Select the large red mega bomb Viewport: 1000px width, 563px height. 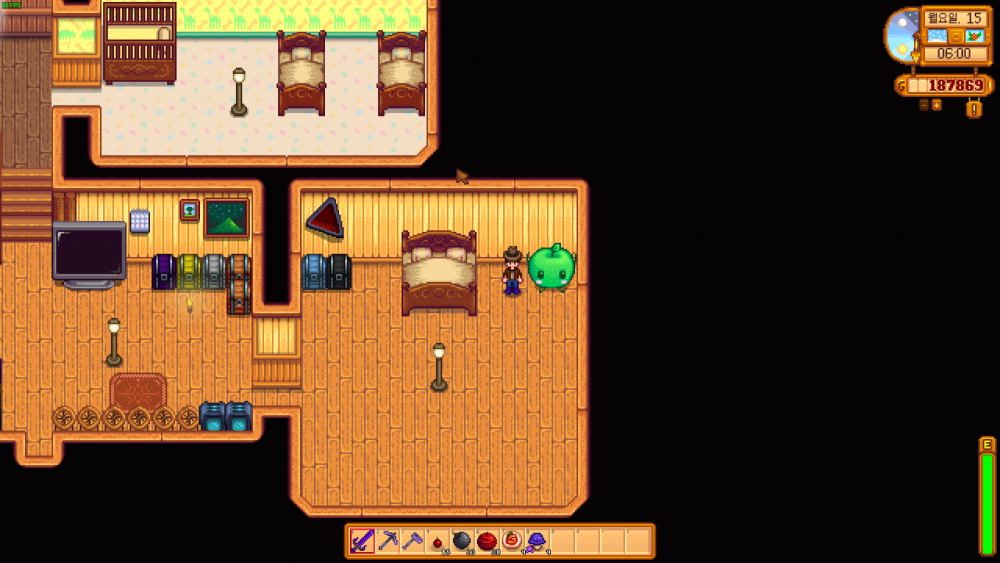click(x=487, y=541)
